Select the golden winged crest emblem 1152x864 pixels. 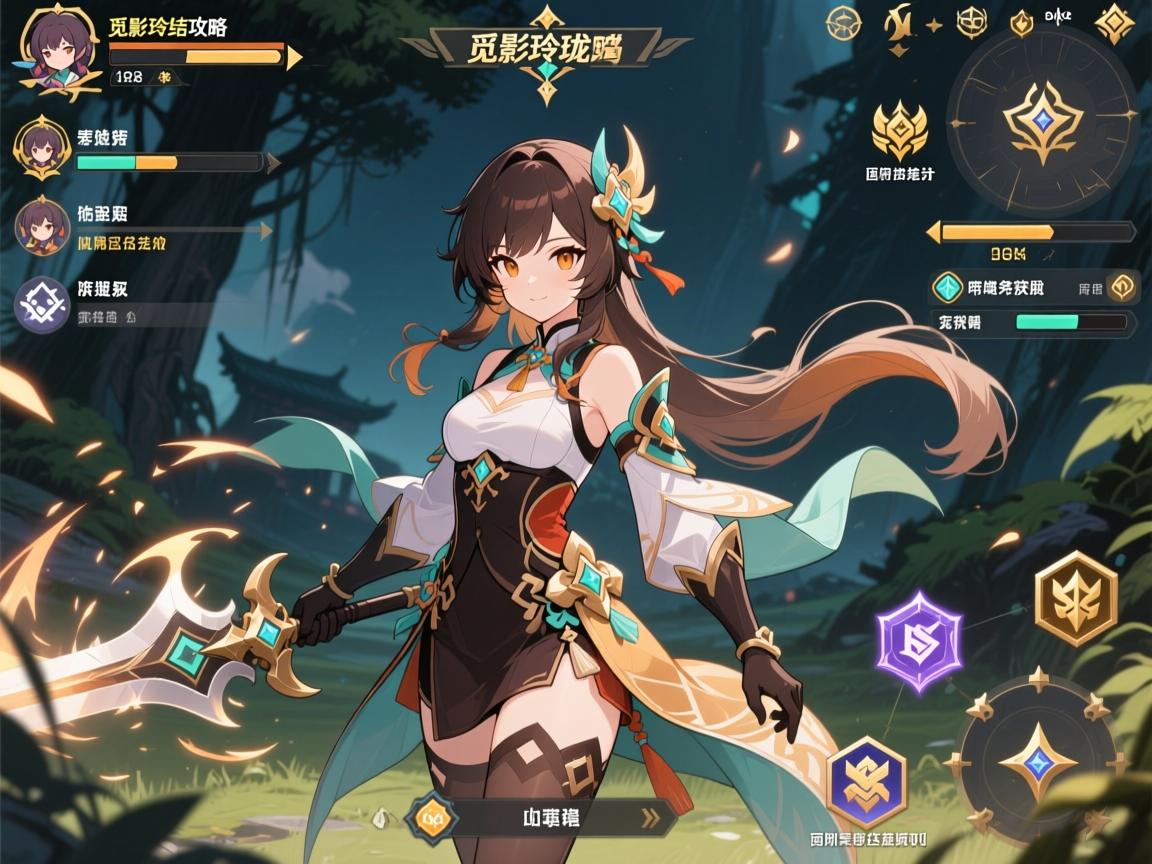coord(899,130)
